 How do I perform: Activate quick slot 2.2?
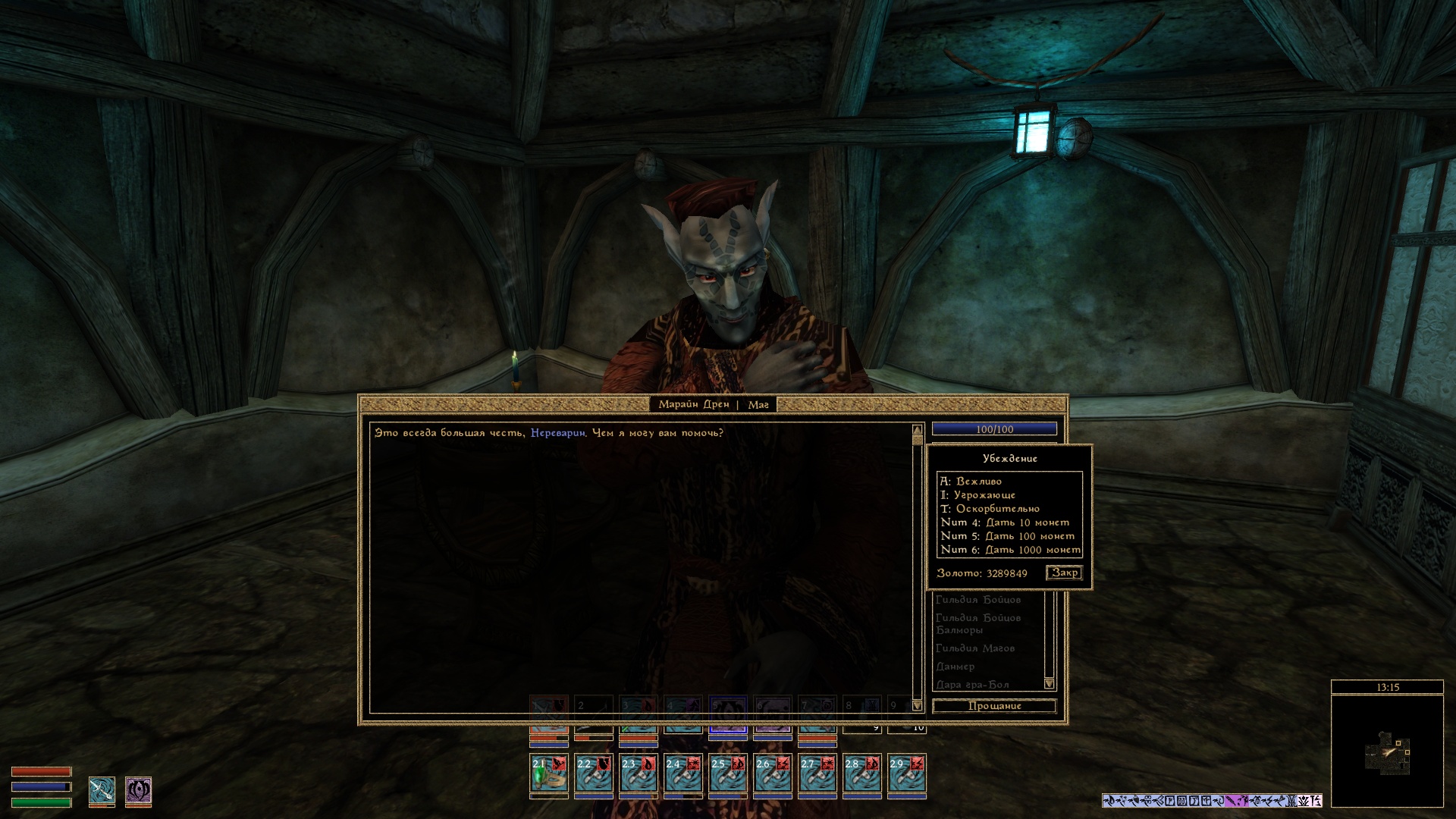tap(594, 773)
